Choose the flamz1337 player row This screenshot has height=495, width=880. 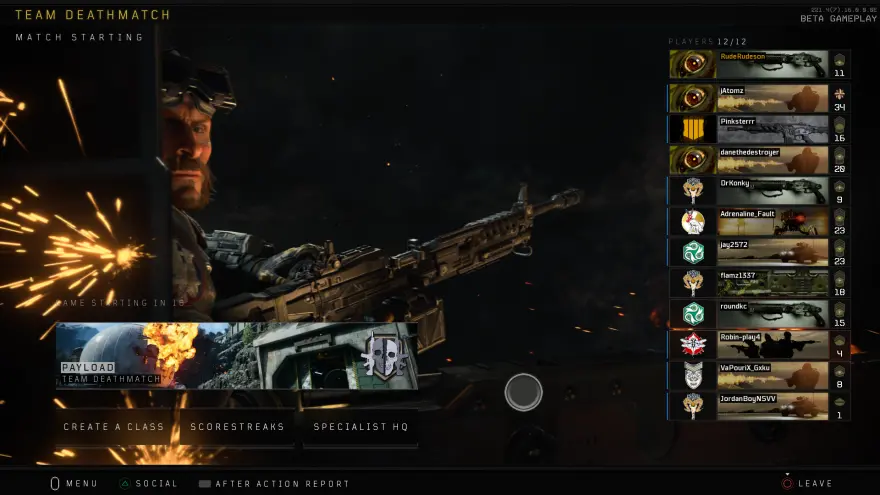point(759,283)
